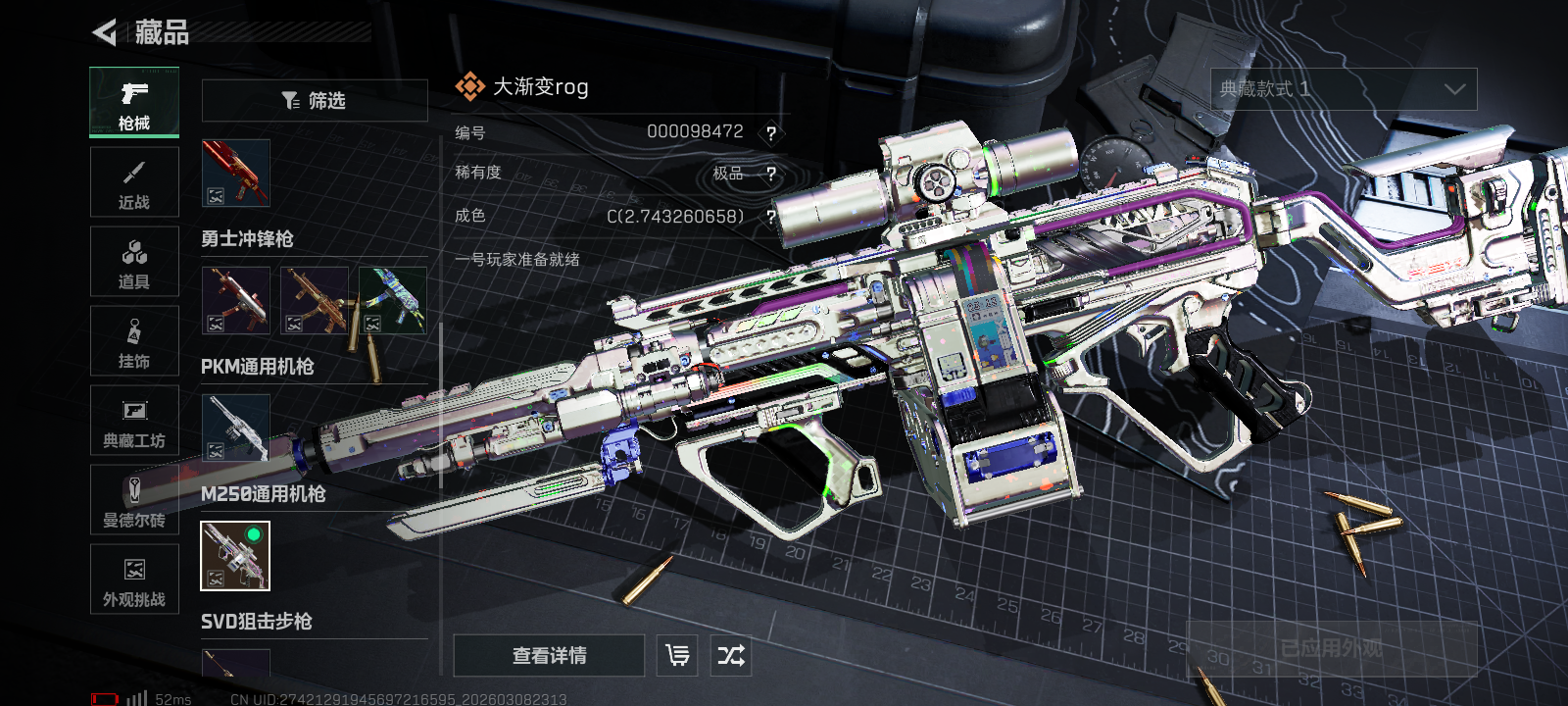This screenshot has height=706, width=1568.
Task: Select the red 勇士冲锋枪 skin thumbnail
Action: click(x=235, y=173)
